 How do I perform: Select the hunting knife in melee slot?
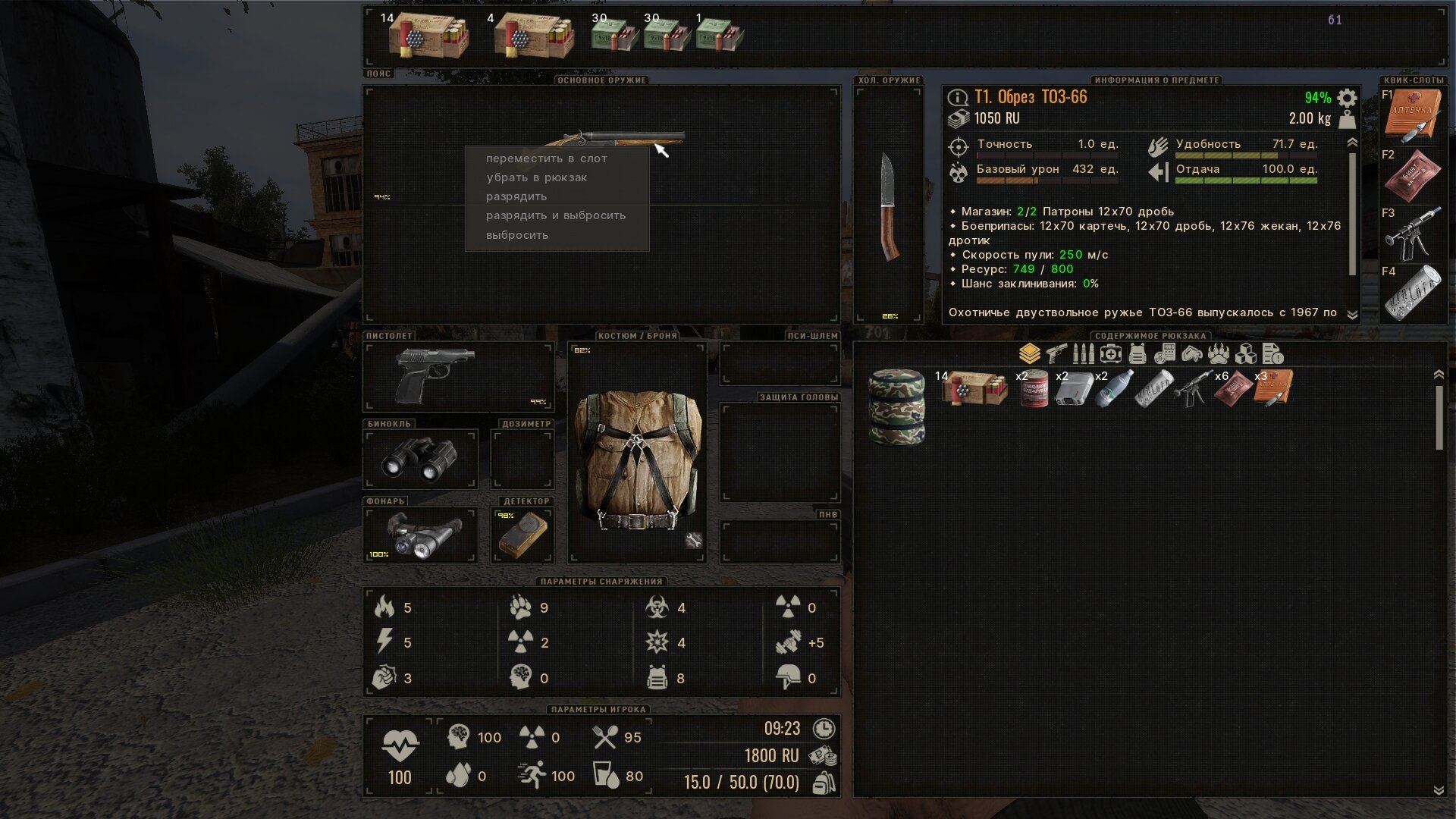coord(889,206)
